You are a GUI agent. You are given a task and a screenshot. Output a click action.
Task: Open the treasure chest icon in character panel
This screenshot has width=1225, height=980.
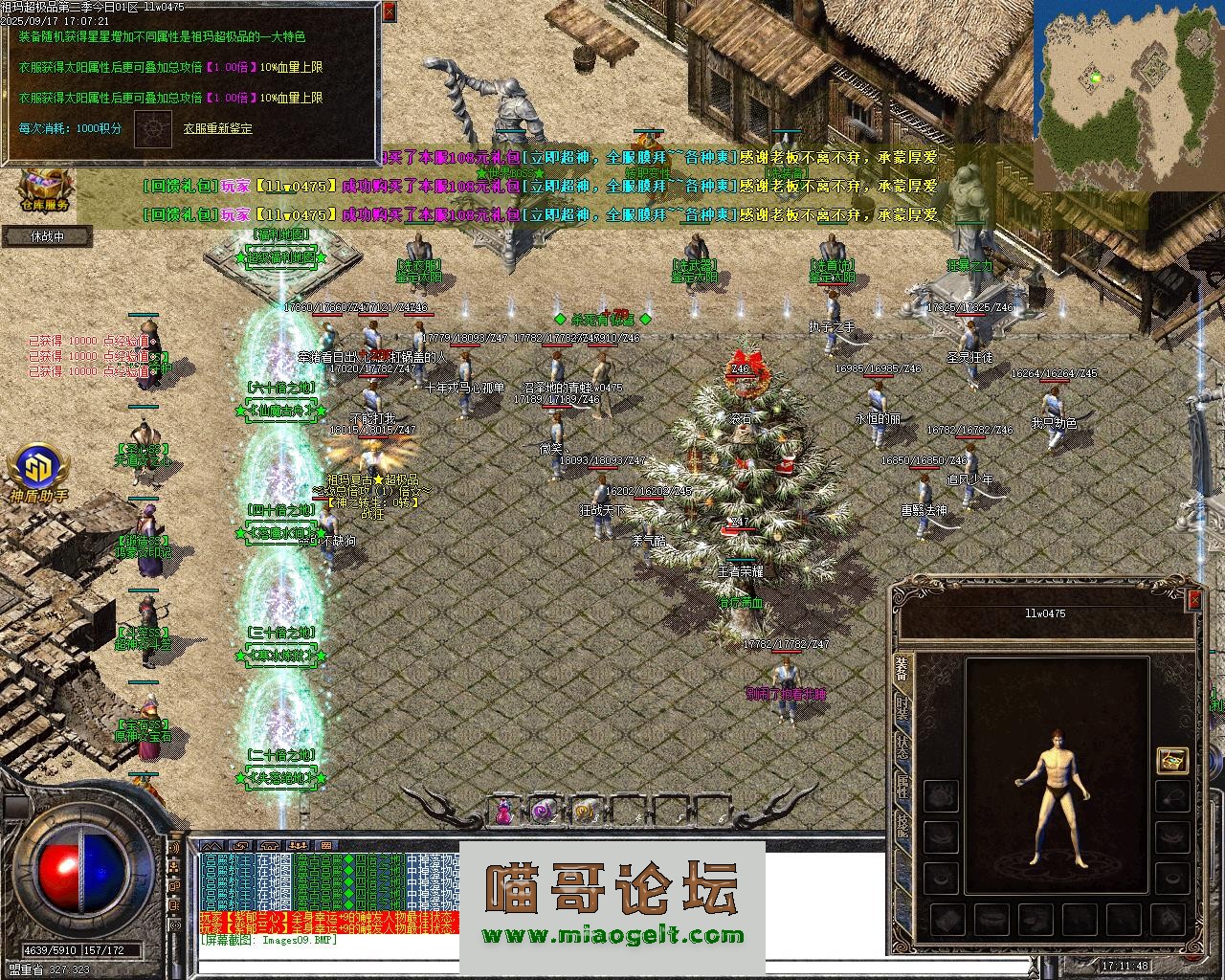coord(1171,760)
